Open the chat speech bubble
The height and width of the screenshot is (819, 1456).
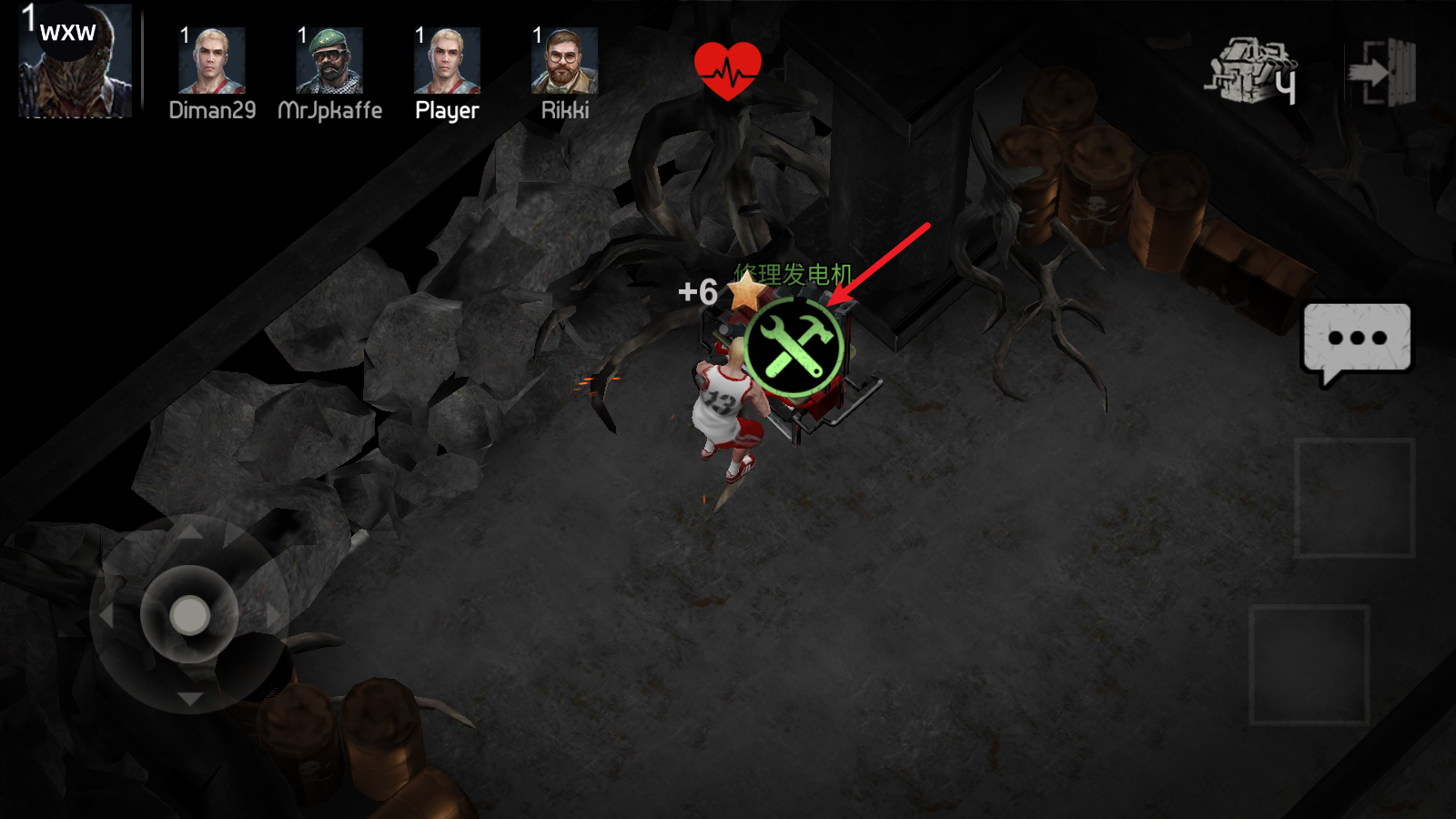coord(1357,340)
